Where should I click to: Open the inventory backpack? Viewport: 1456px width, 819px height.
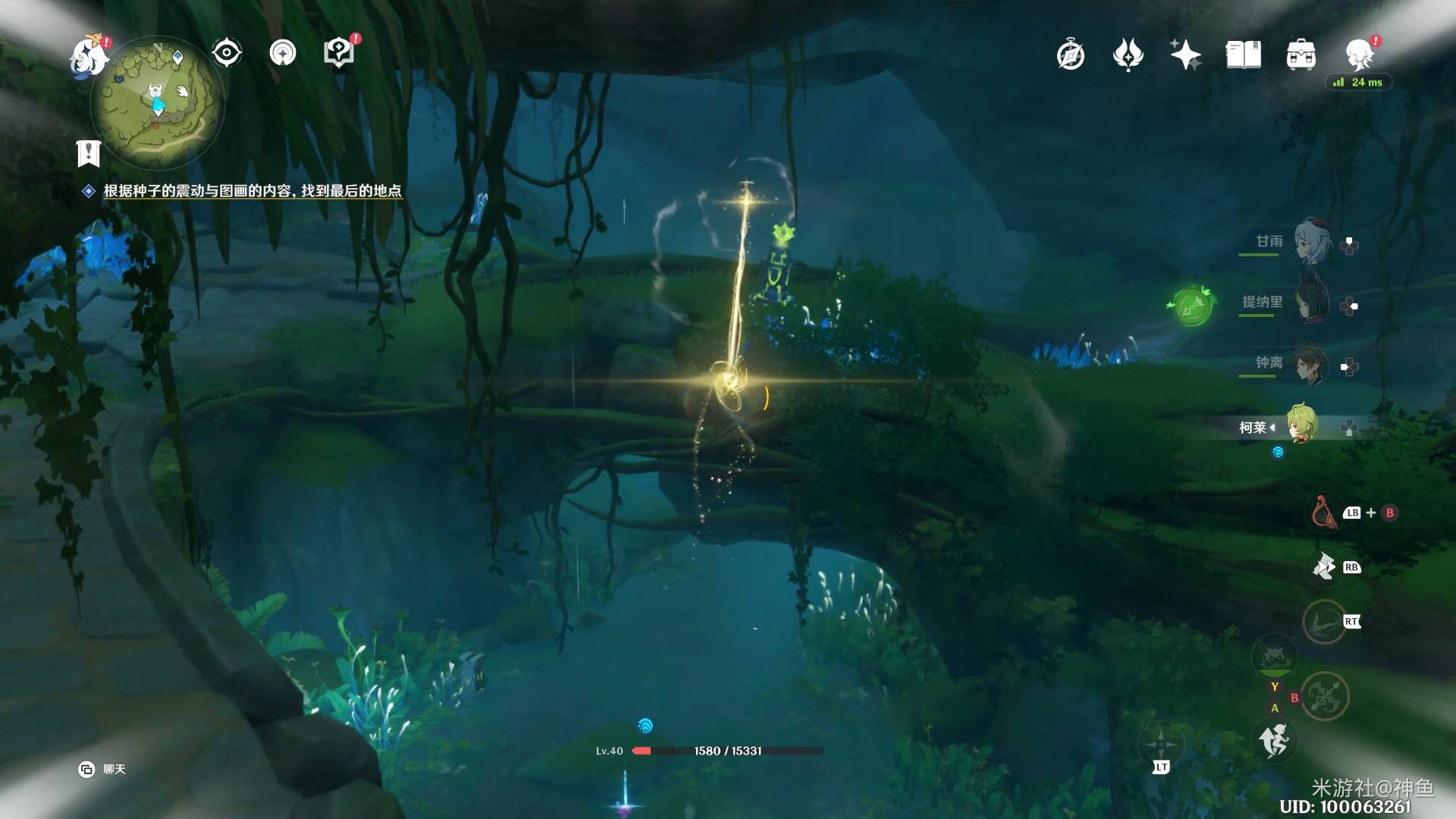pyautogui.click(x=1301, y=55)
